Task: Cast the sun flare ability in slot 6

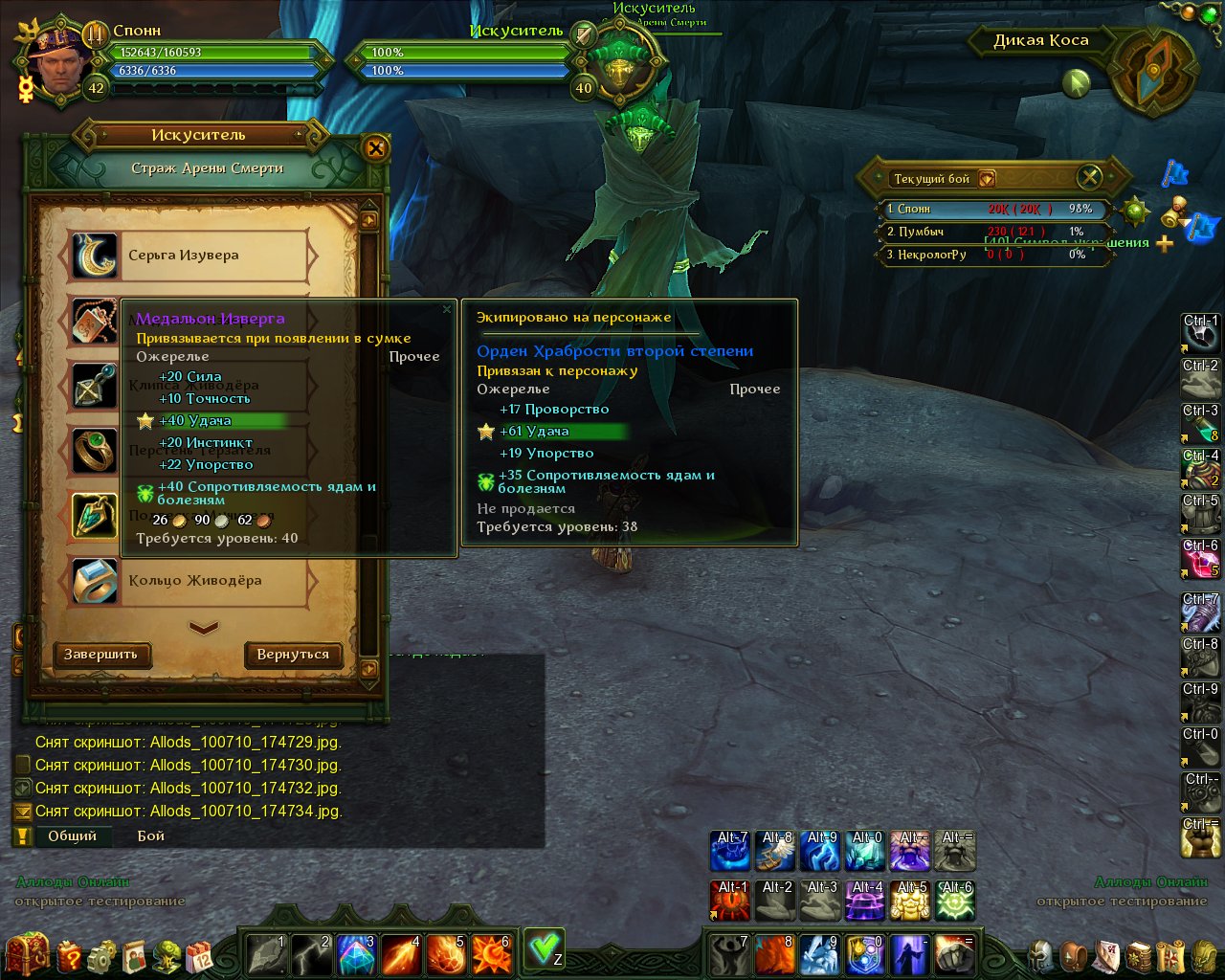Action: (x=492, y=954)
